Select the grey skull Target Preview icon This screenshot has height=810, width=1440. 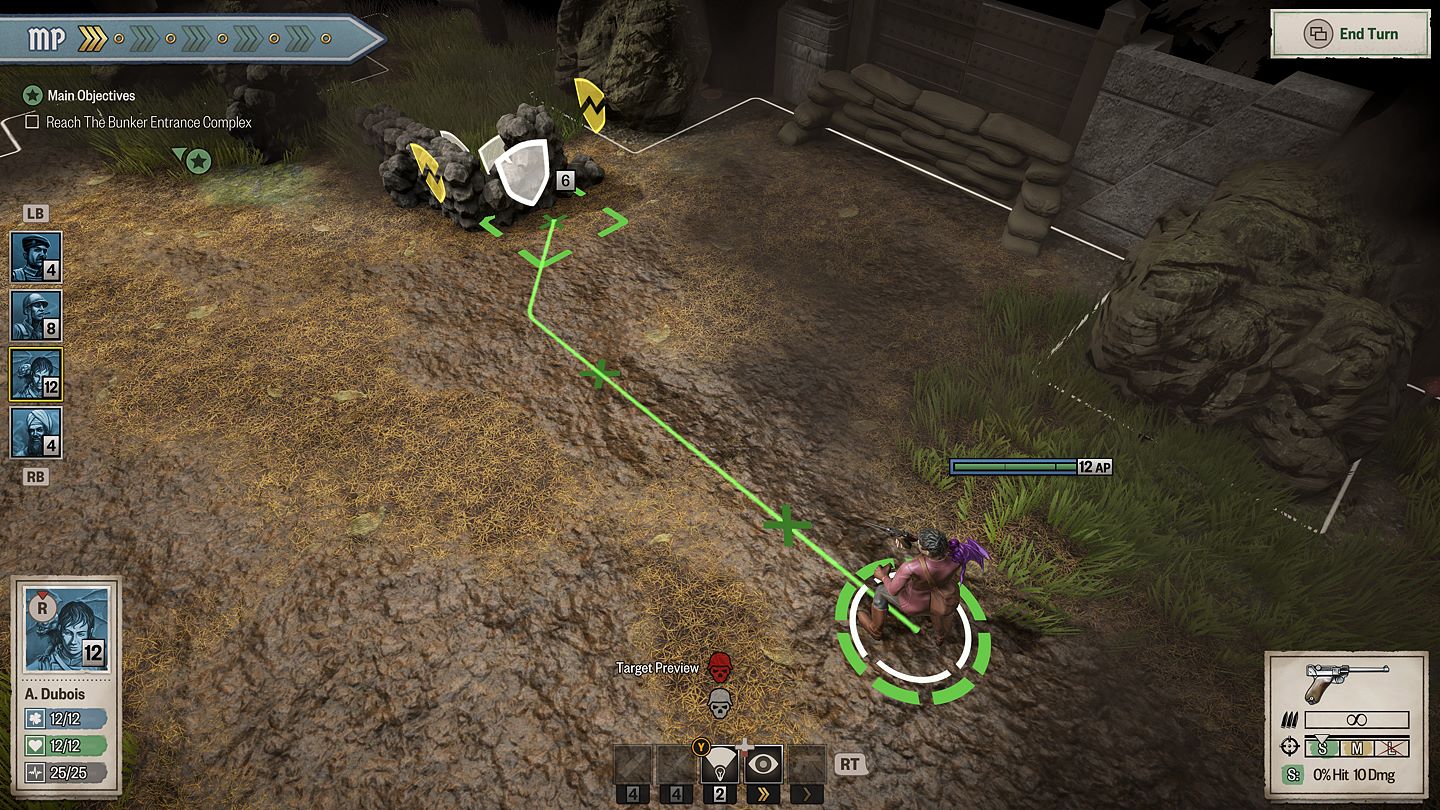pos(719,703)
